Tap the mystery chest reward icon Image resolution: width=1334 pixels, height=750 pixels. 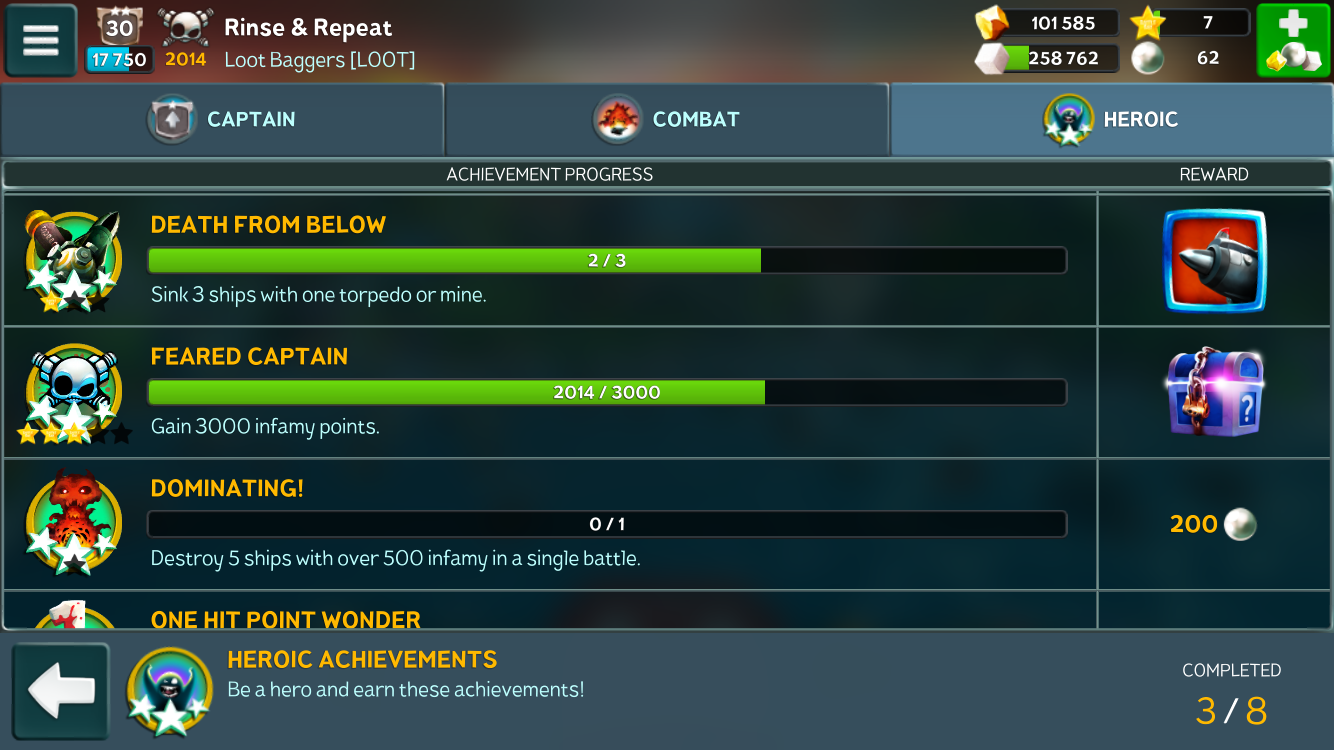point(1214,392)
